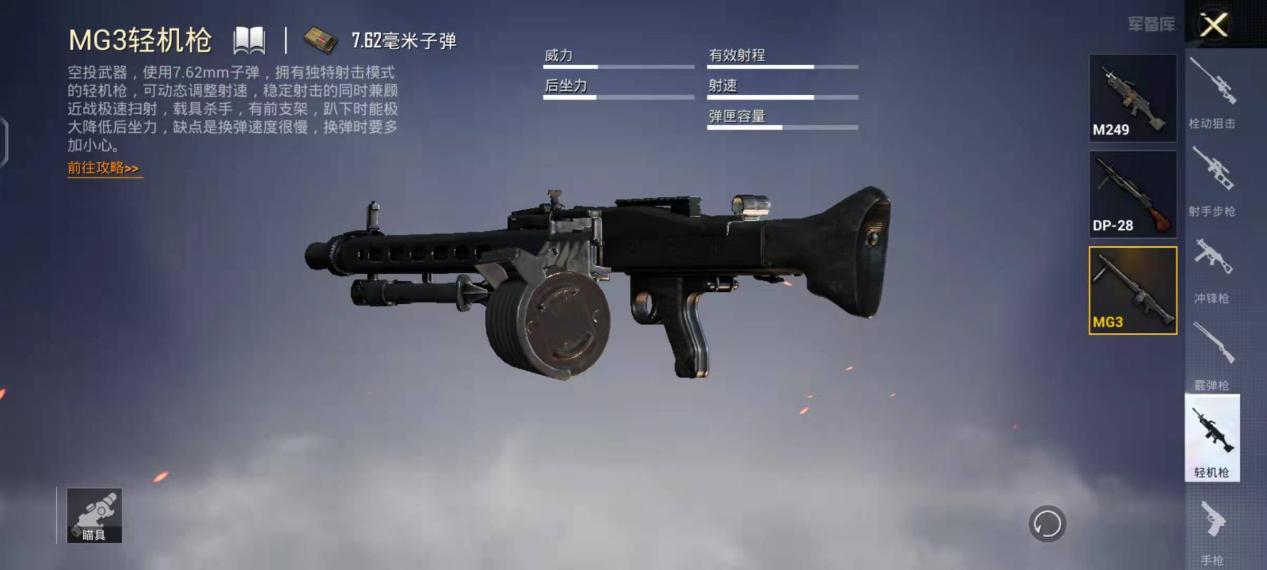
Task: Open the book icon beside MG3轻机枪
Action: [249, 41]
